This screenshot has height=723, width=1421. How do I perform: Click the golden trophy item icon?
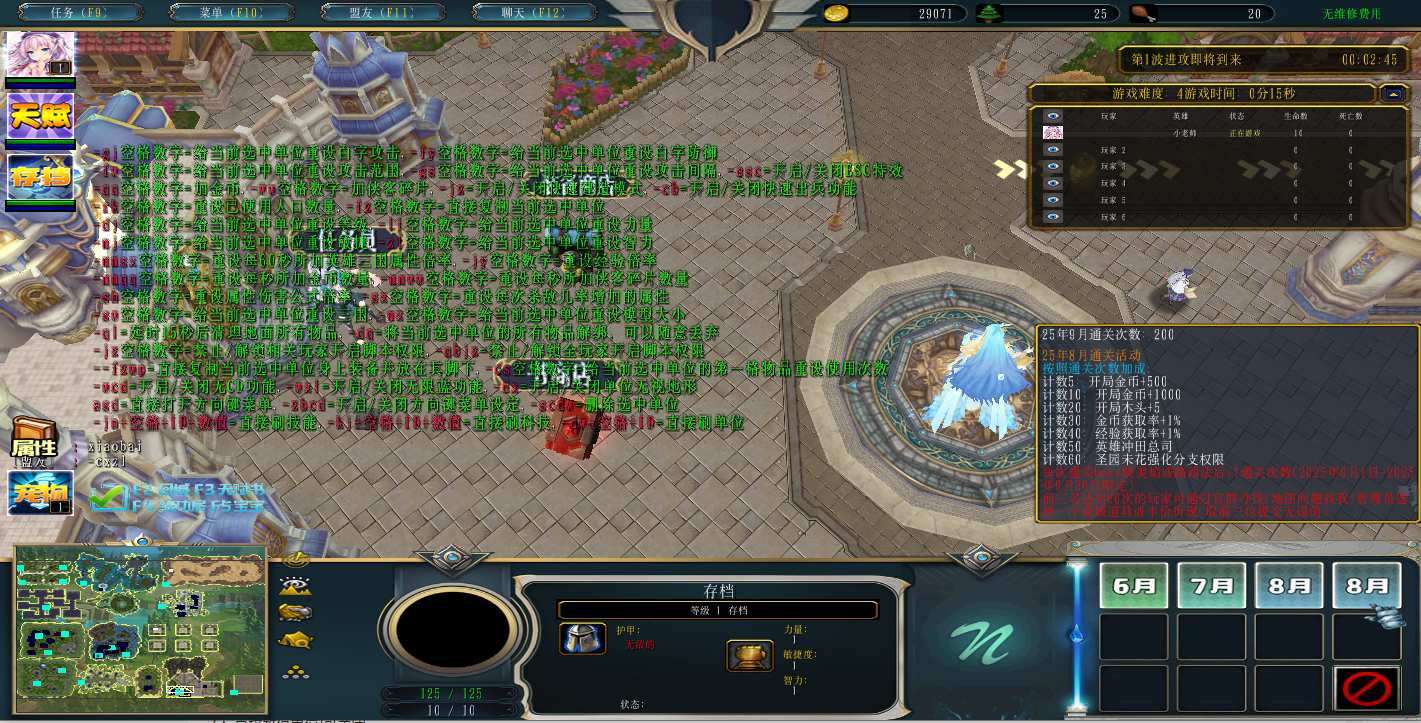(x=749, y=656)
